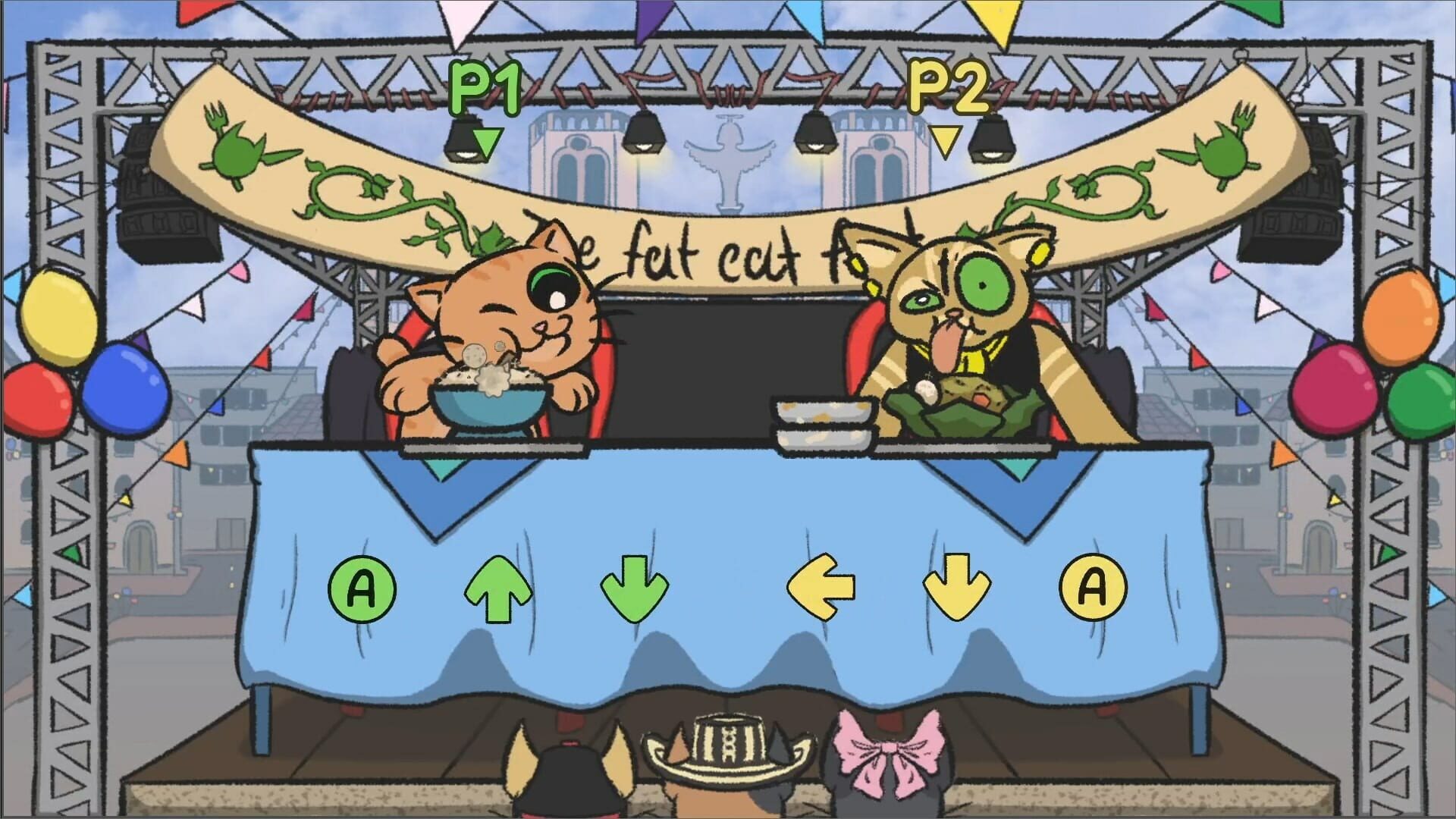Viewport: 1456px width, 819px height.
Task: Toggle the P2 yellow indicator triangle
Action: coord(945,140)
